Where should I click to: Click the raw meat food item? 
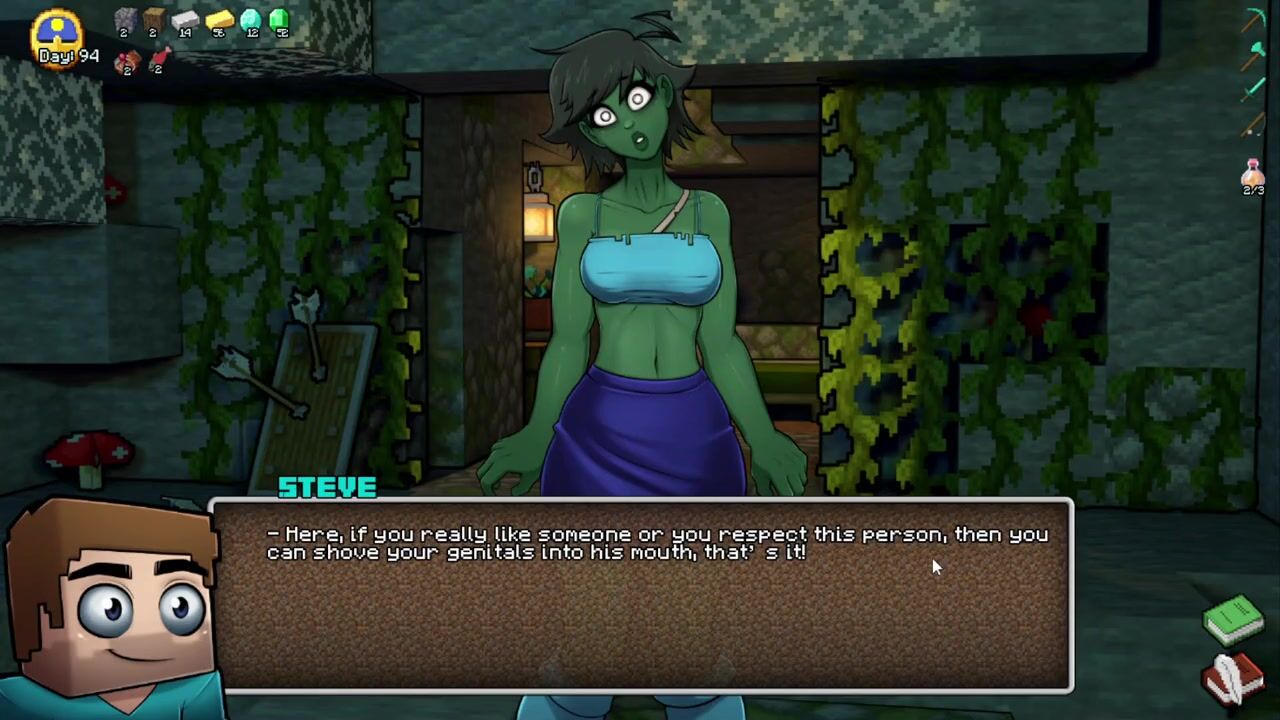coord(126,62)
